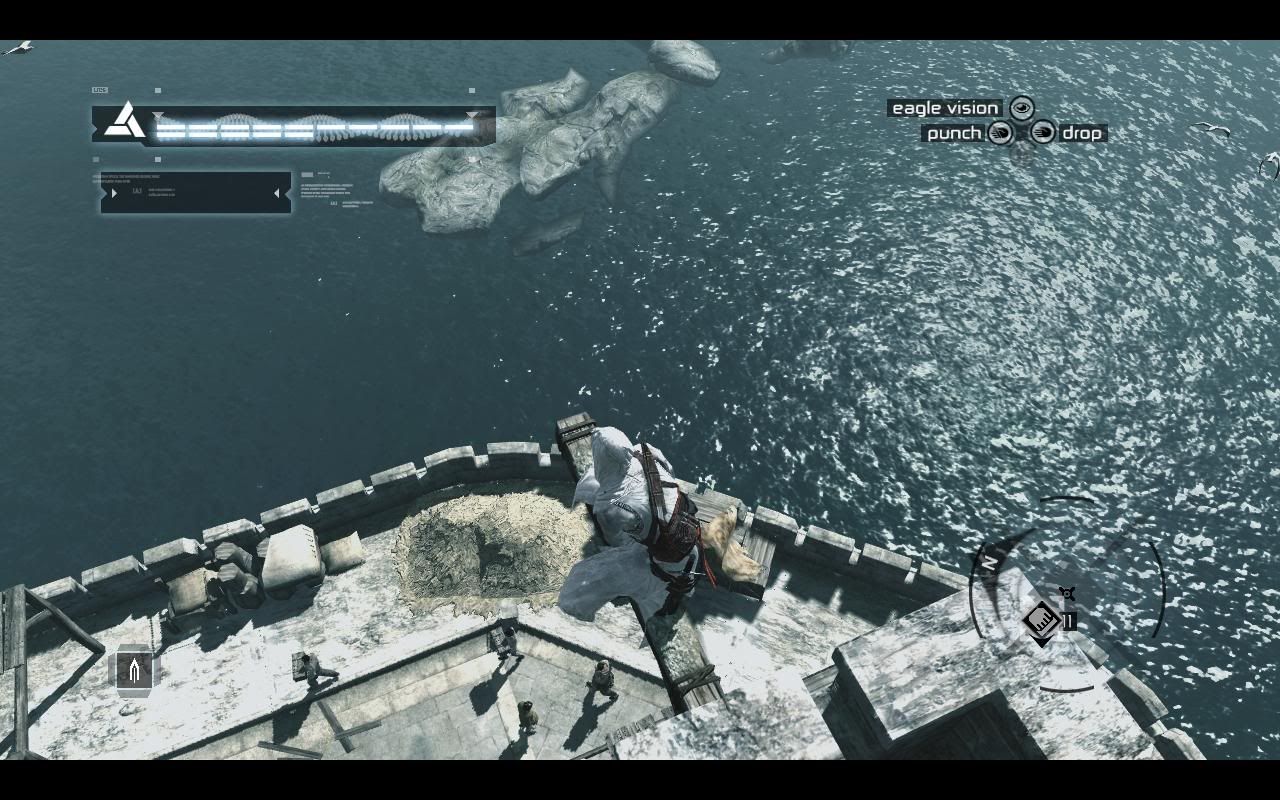Click the Abstergo triangle logo
The image size is (1280, 800).
click(126, 120)
